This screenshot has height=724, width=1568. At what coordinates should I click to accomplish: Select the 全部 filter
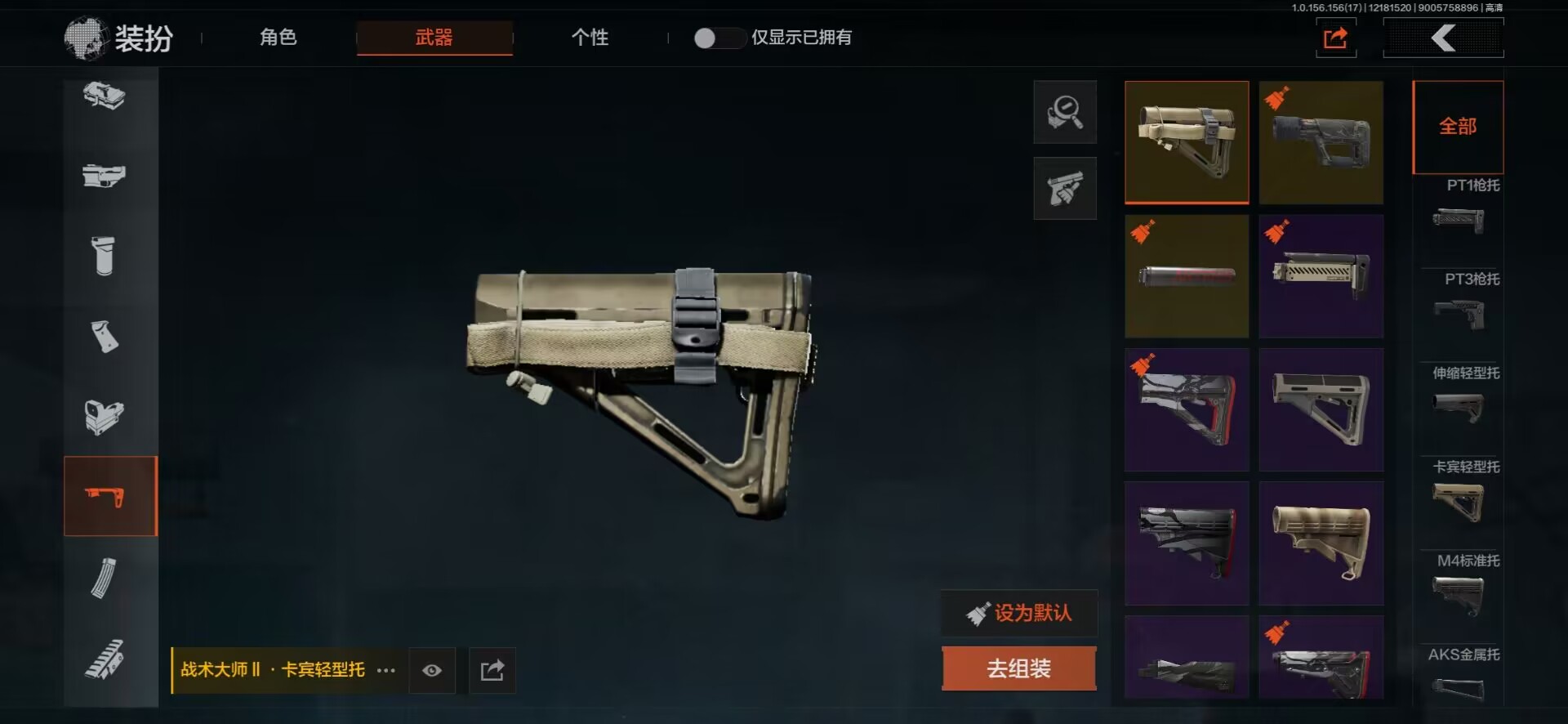tap(1458, 127)
